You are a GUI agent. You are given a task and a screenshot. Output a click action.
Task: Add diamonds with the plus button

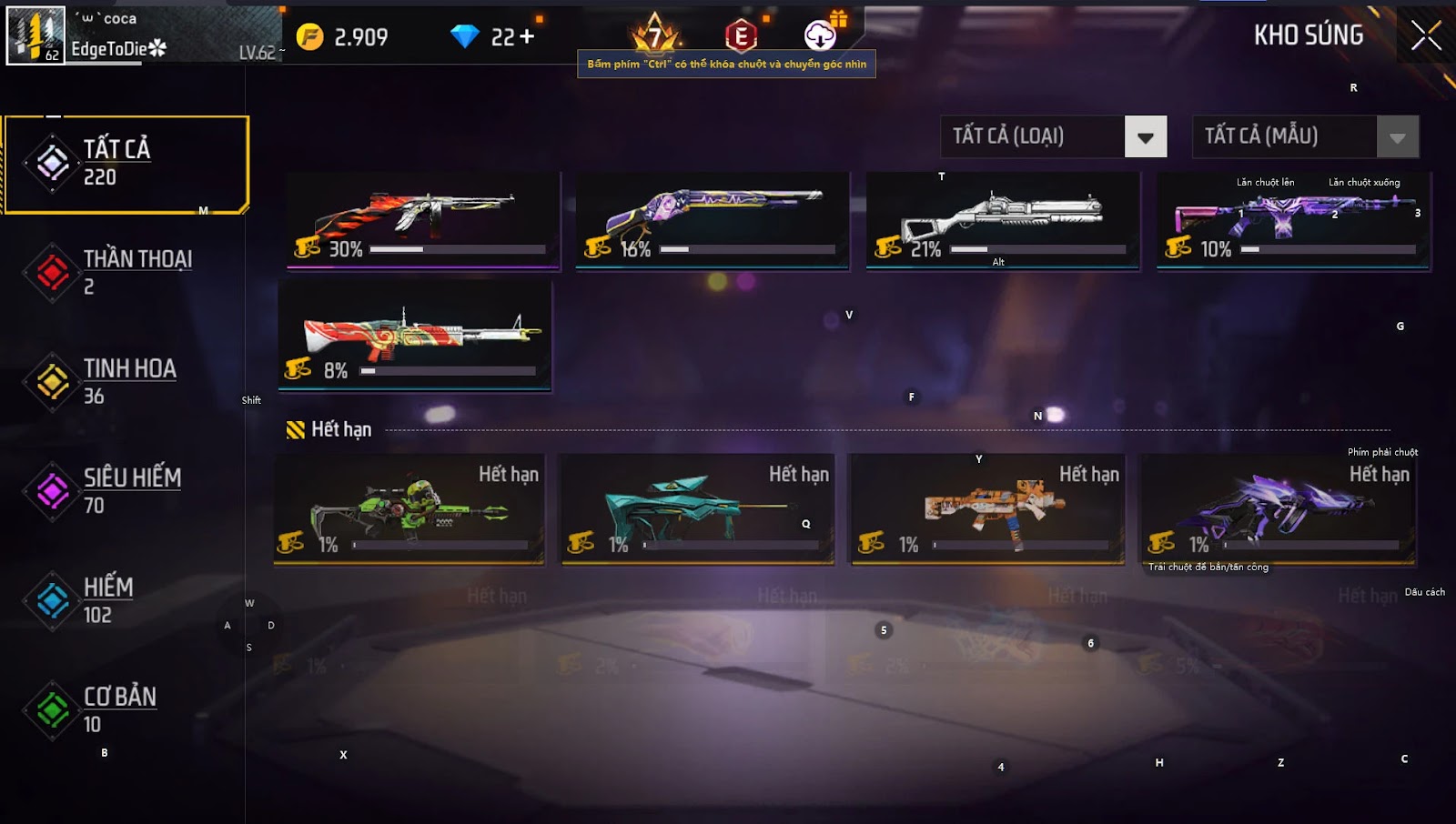tap(526, 37)
